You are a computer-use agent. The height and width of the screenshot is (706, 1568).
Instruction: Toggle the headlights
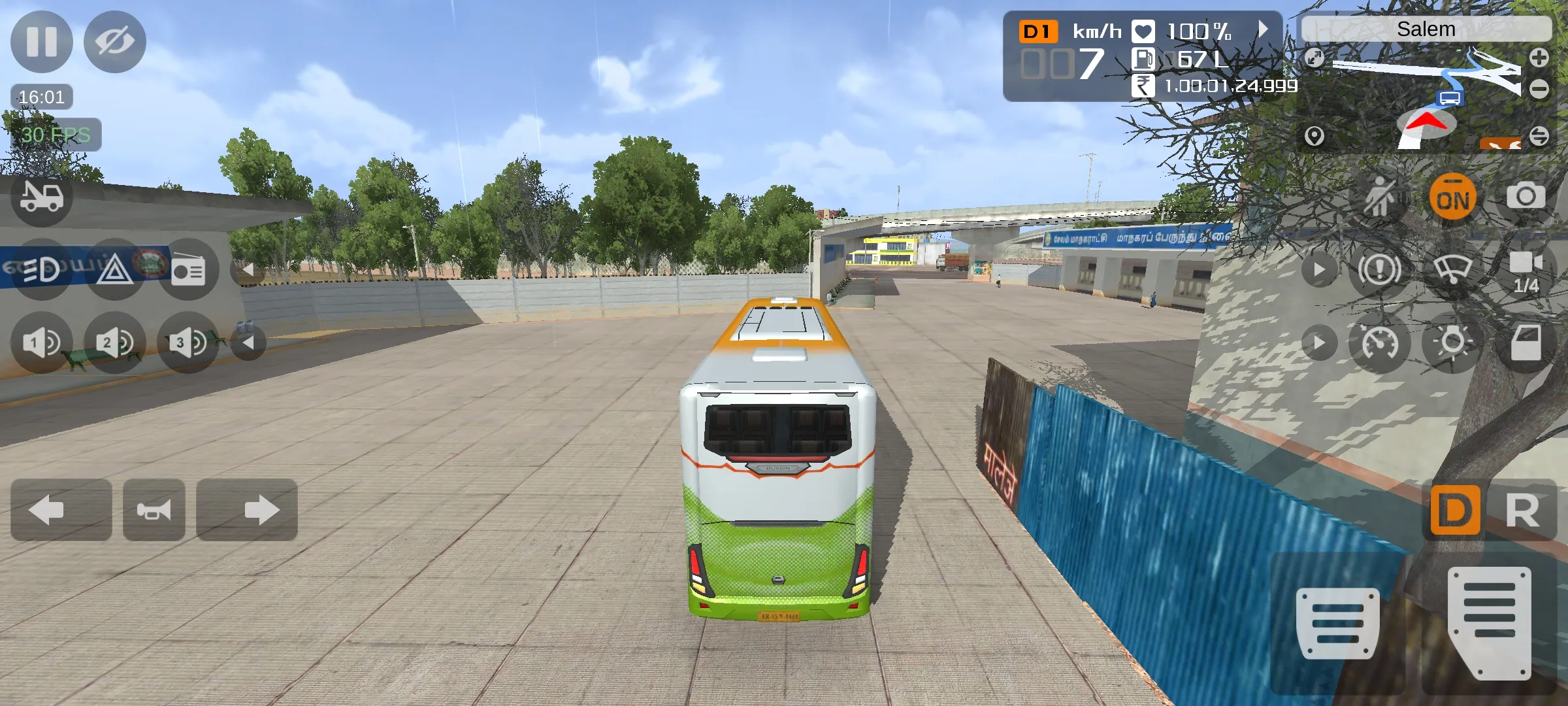(42, 269)
